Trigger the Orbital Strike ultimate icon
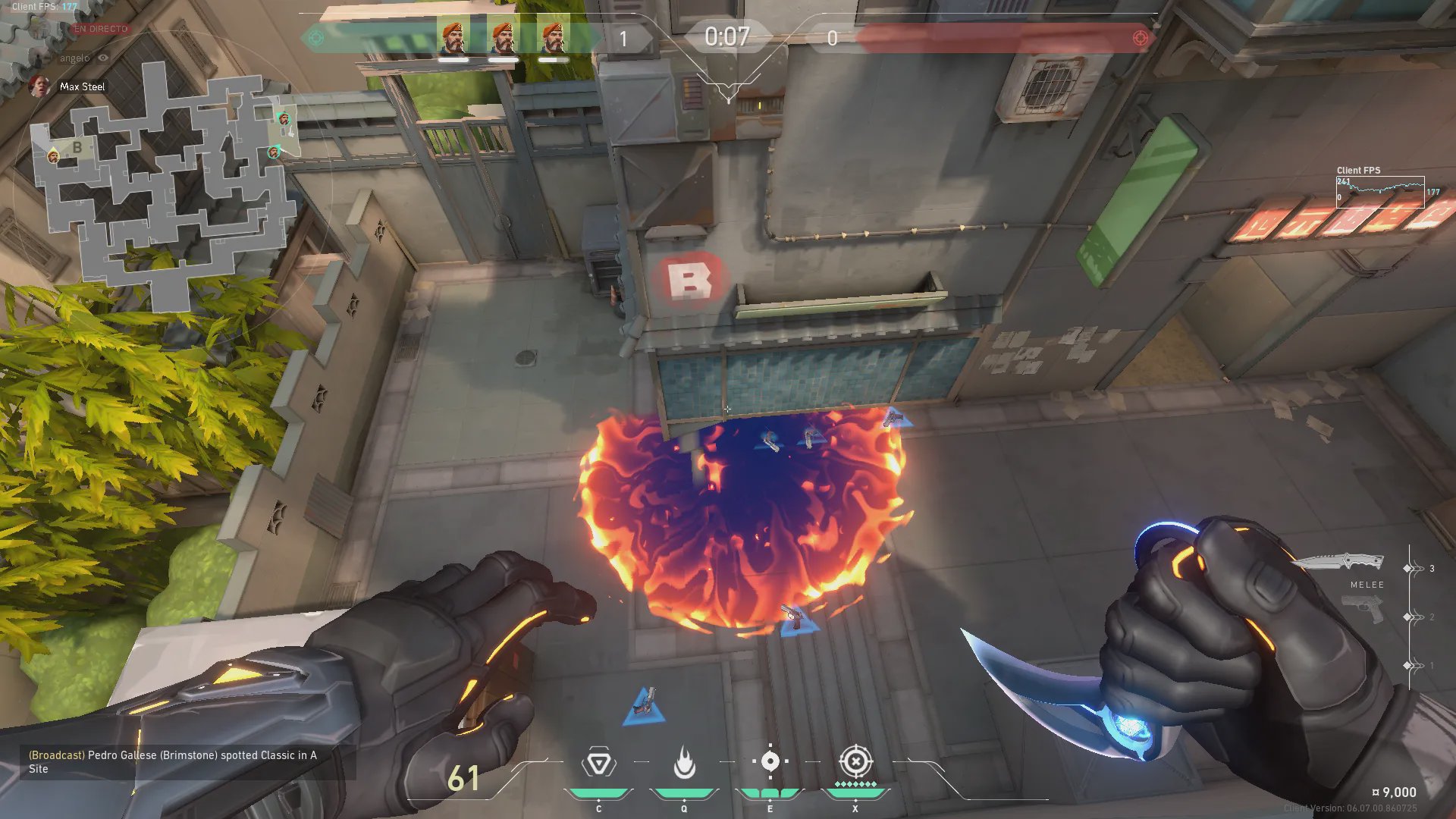Screen dimensions: 1456x819 coord(855,761)
